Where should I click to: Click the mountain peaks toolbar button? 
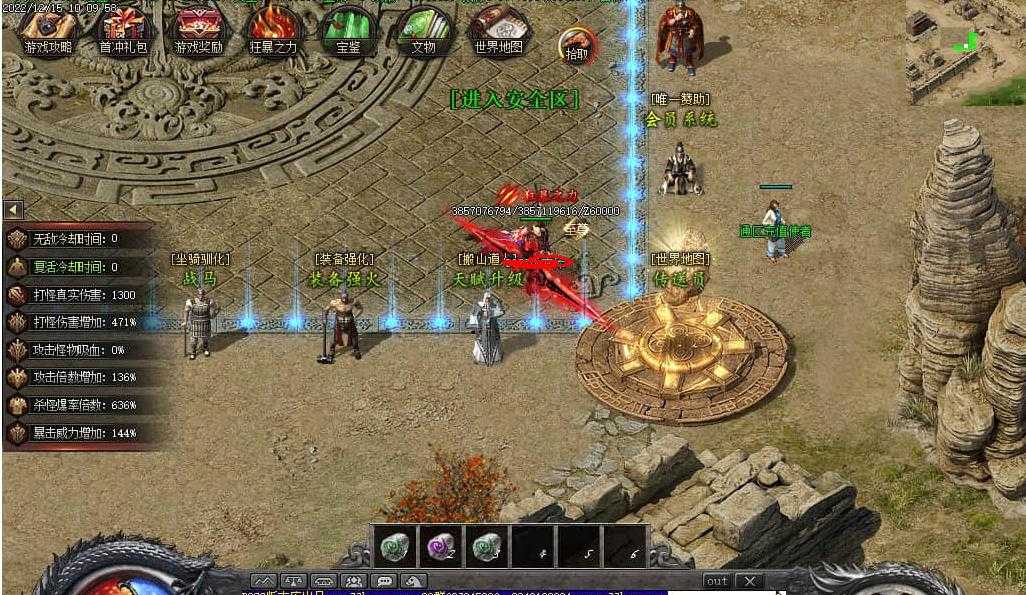point(264,581)
